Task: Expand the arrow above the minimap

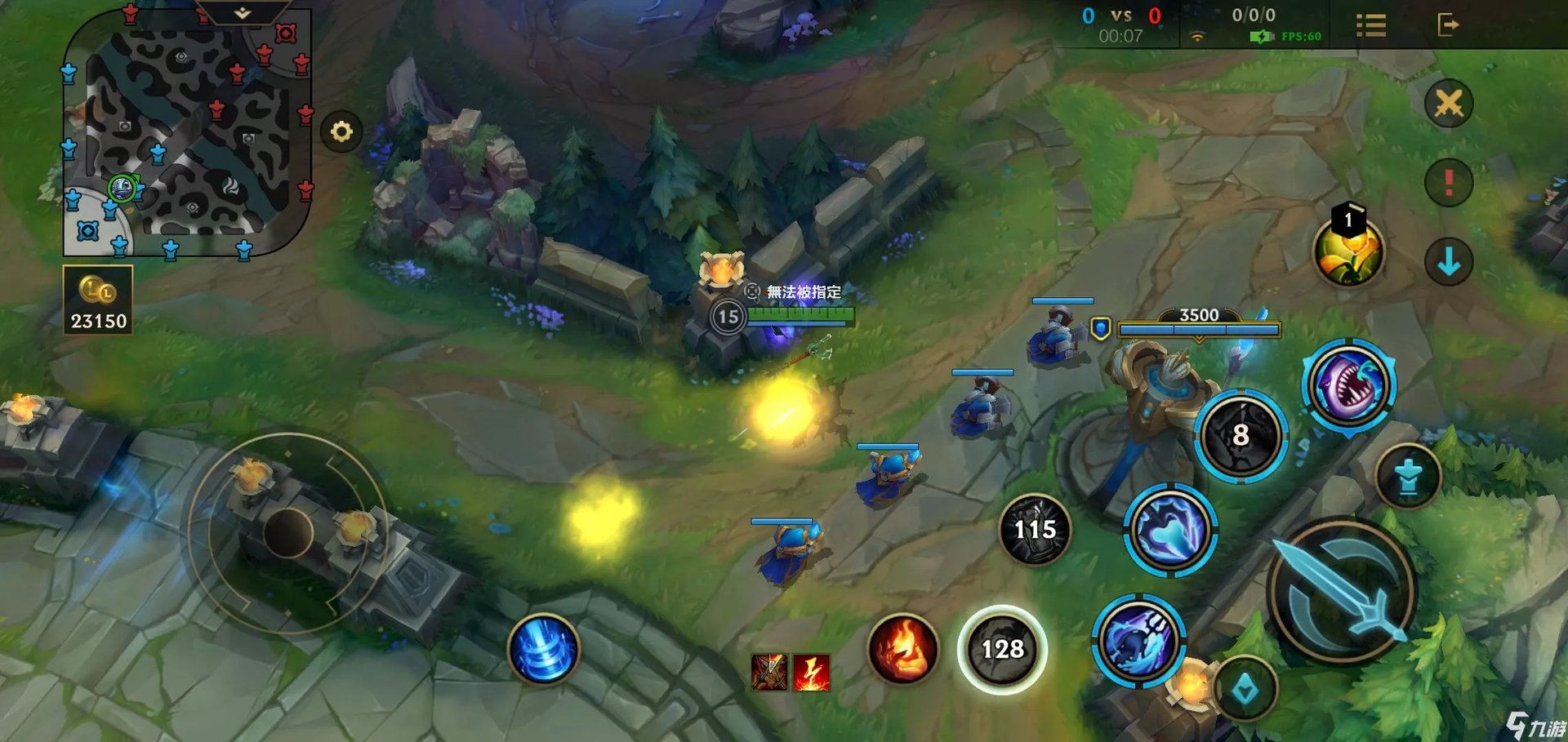Action: (x=243, y=13)
